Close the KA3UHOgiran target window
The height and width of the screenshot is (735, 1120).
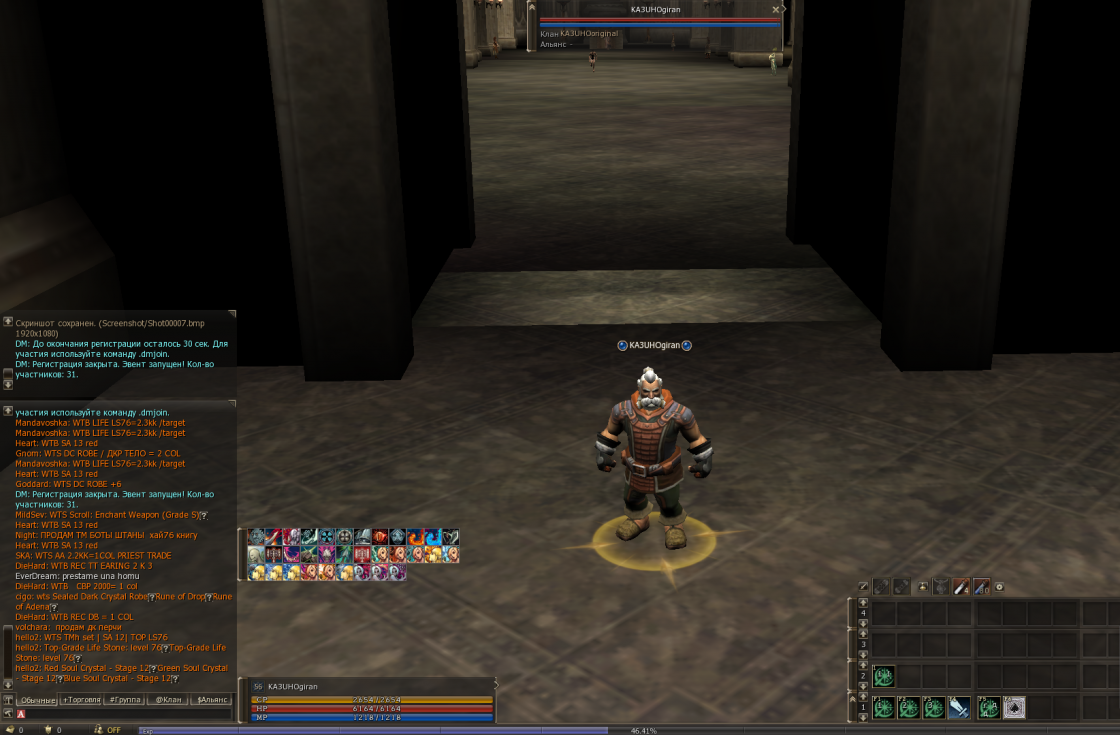click(x=775, y=10)
